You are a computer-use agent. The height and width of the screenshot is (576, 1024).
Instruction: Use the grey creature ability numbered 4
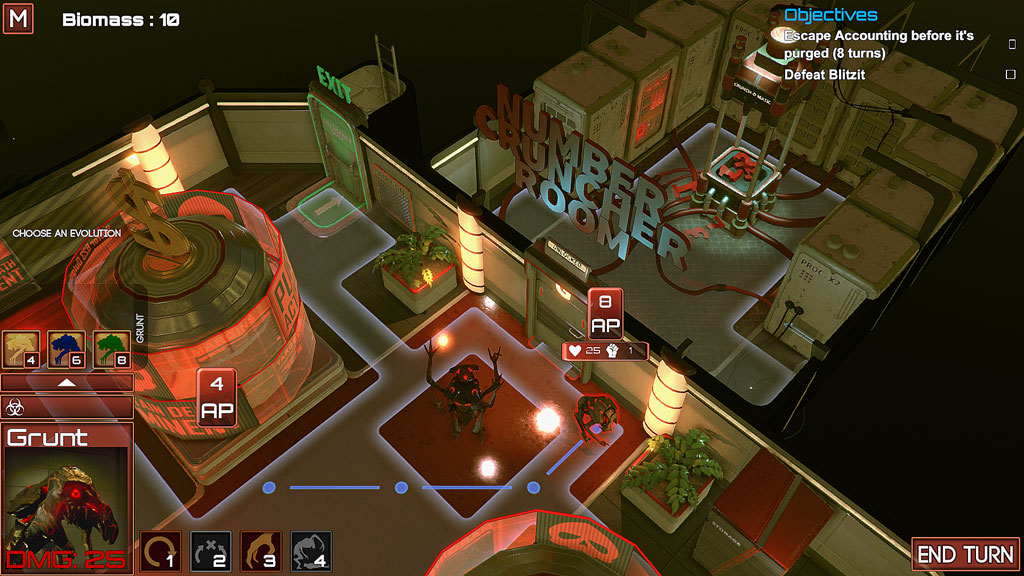tap(310, 551)
